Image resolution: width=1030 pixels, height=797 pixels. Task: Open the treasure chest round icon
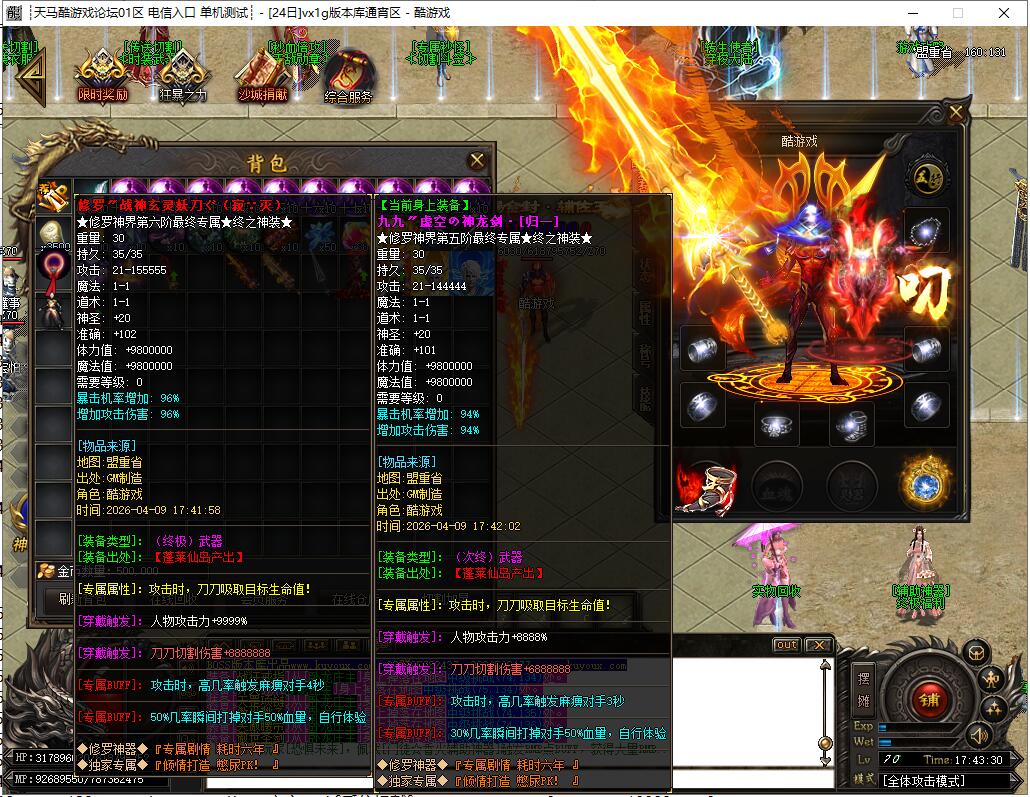(x=976, y=653)
